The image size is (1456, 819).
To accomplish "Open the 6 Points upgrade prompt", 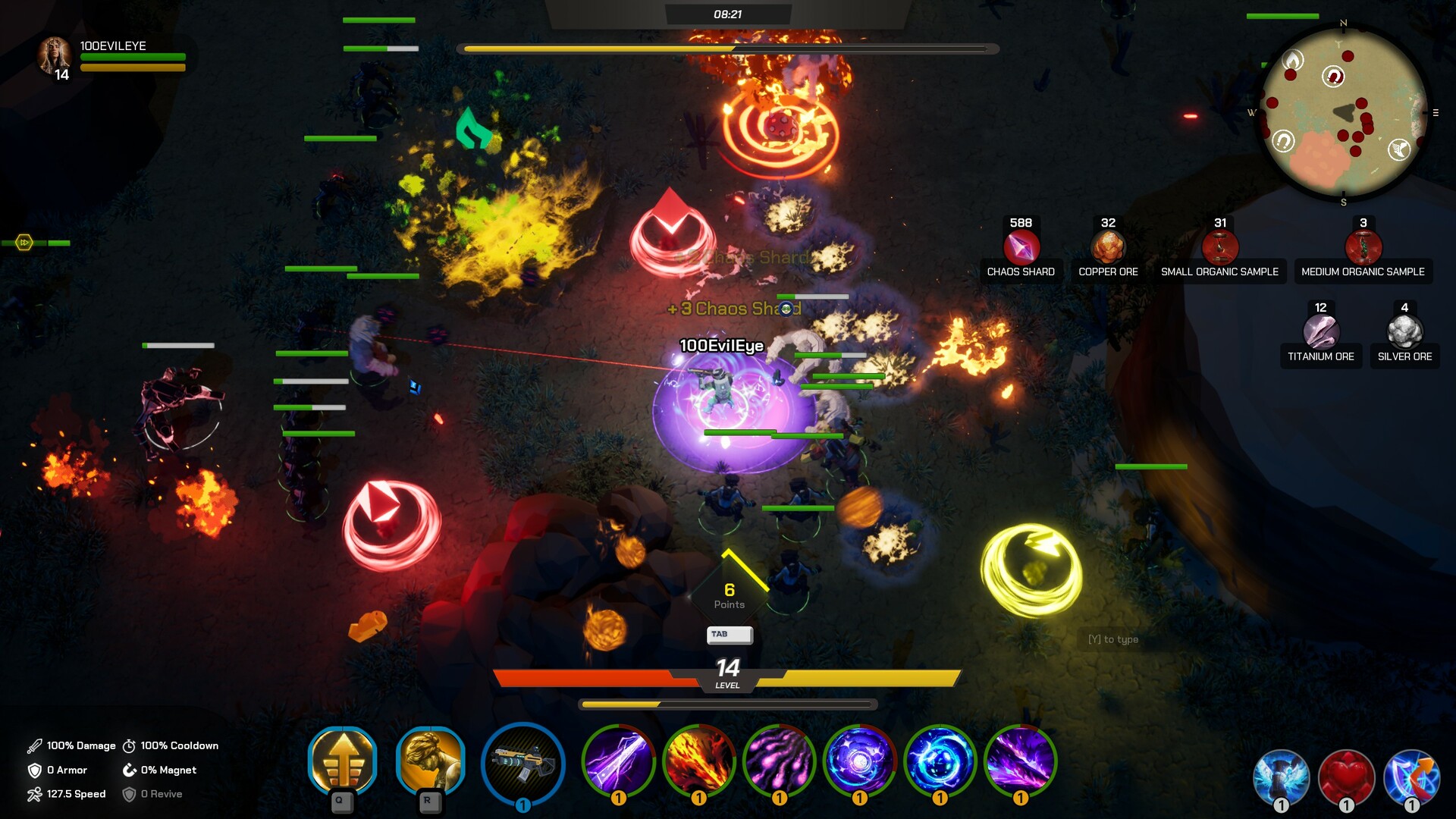I will click(x=729, y=595).
